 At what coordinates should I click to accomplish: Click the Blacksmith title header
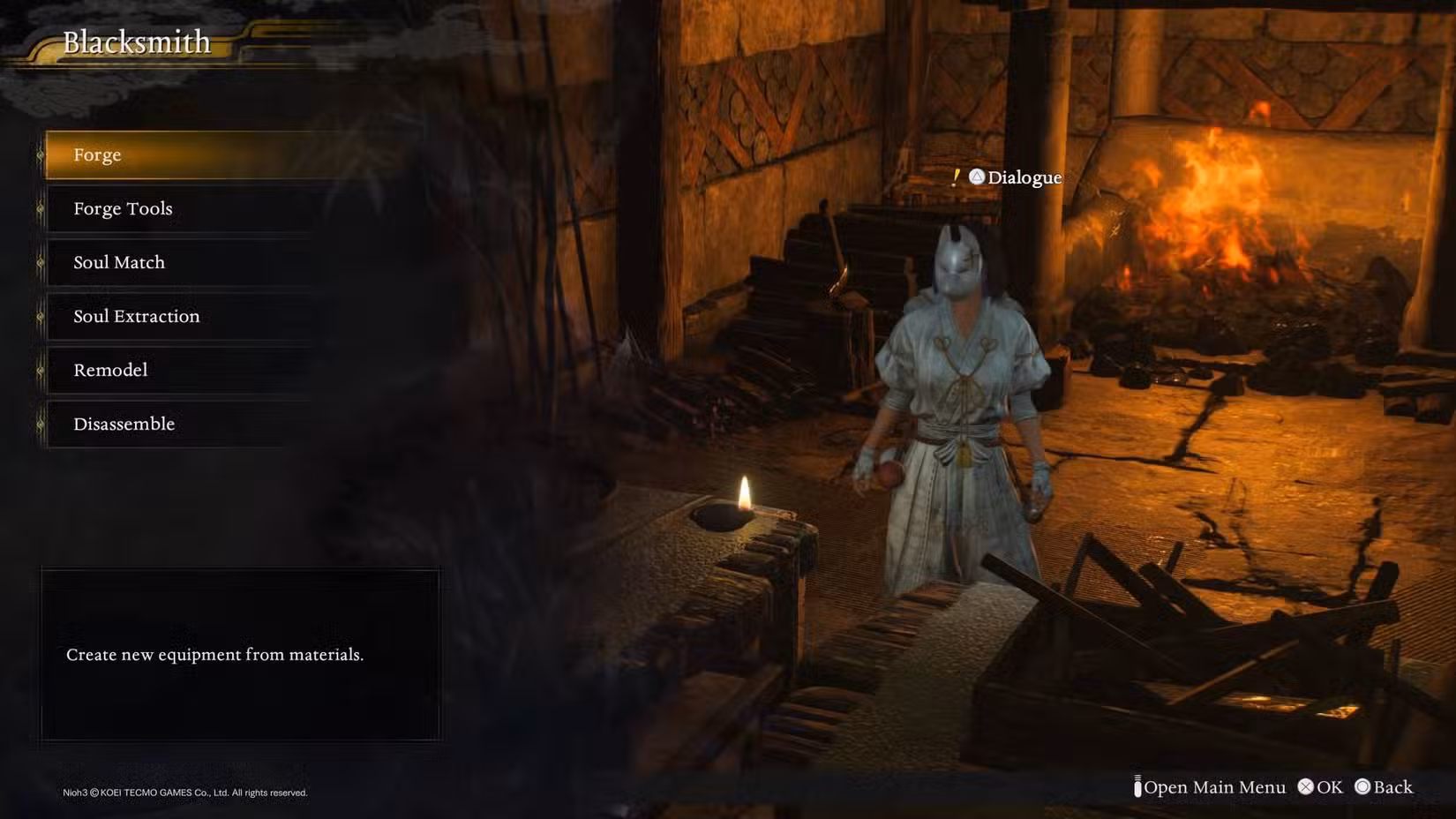click(x=137, y=41)
